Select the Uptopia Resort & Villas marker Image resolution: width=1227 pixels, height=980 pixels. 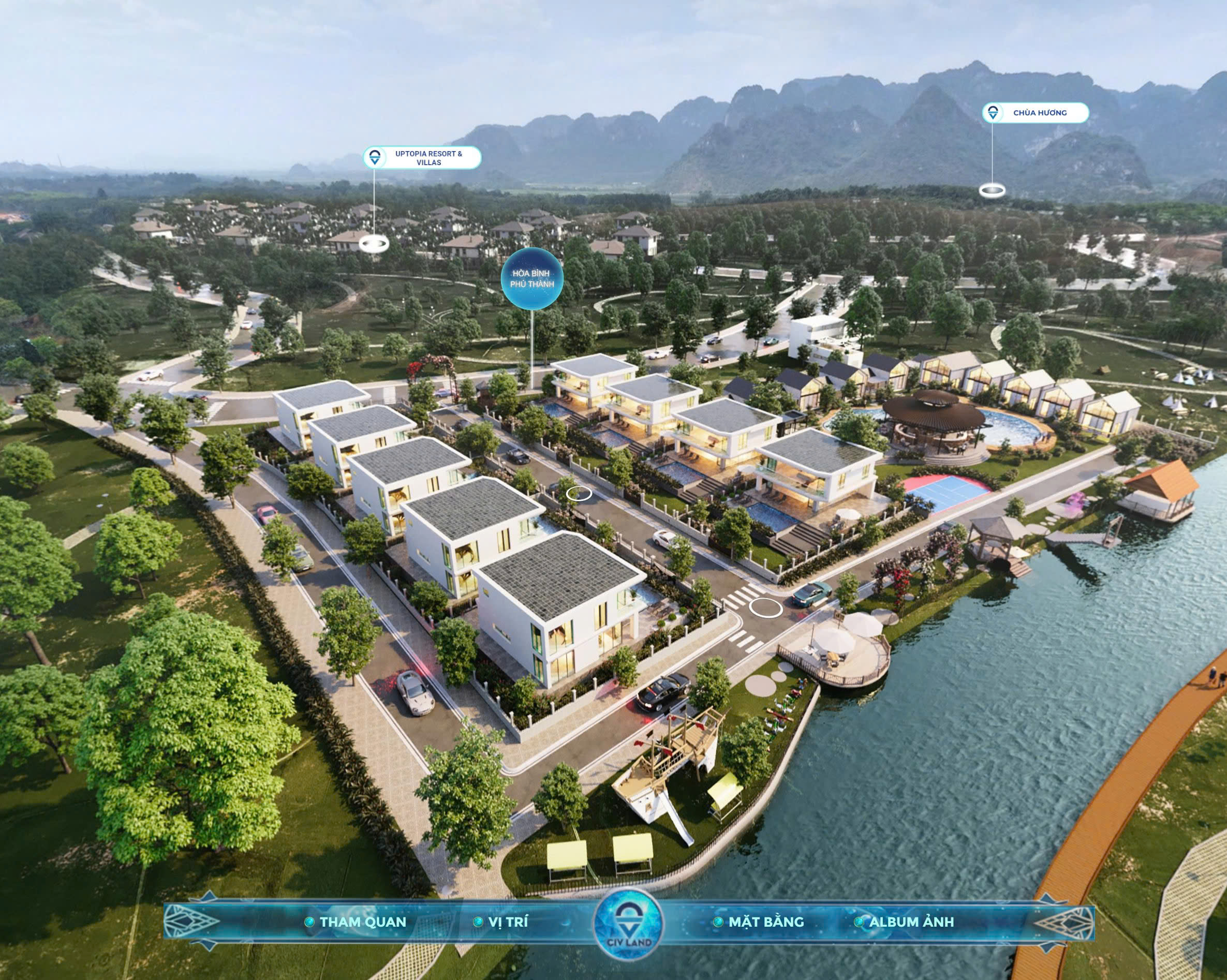point(422,158)
